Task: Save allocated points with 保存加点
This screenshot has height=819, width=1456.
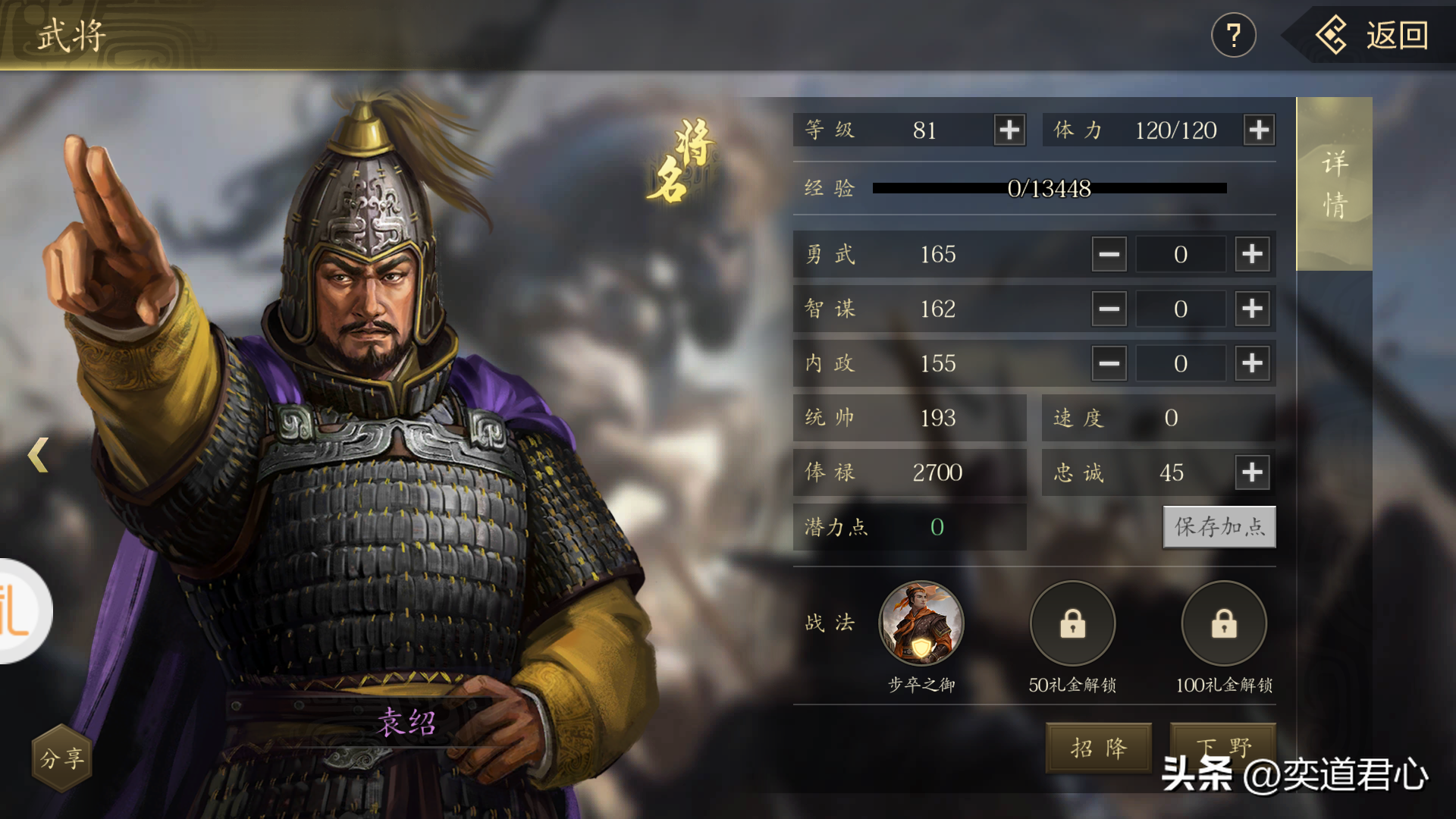Action: click(x=1219, y=527)
